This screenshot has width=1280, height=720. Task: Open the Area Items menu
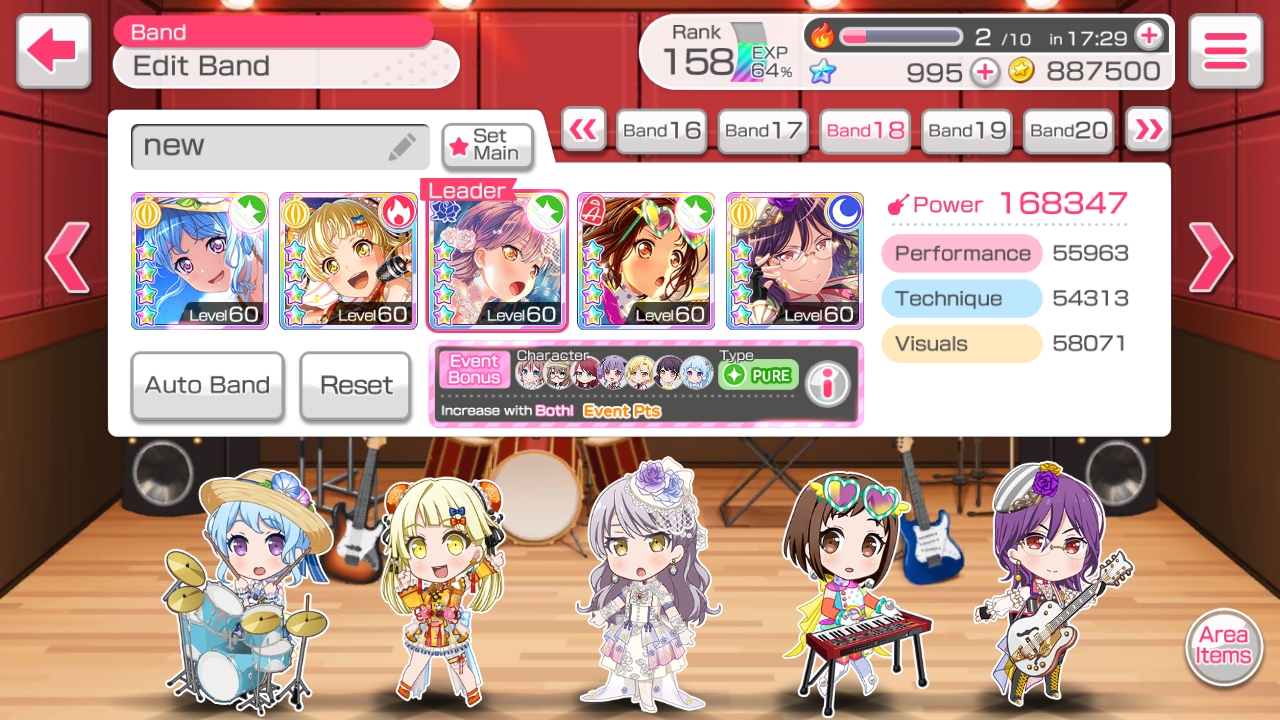(x=1223, y=646)
